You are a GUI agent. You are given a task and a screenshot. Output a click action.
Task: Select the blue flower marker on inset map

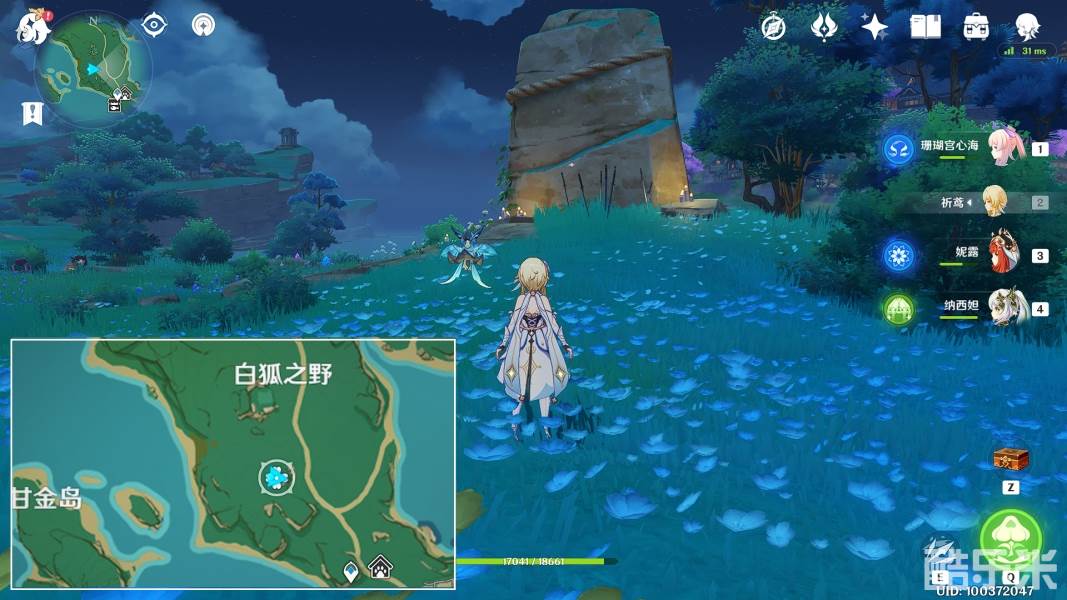pyautogui.click(x=277, y=477)
